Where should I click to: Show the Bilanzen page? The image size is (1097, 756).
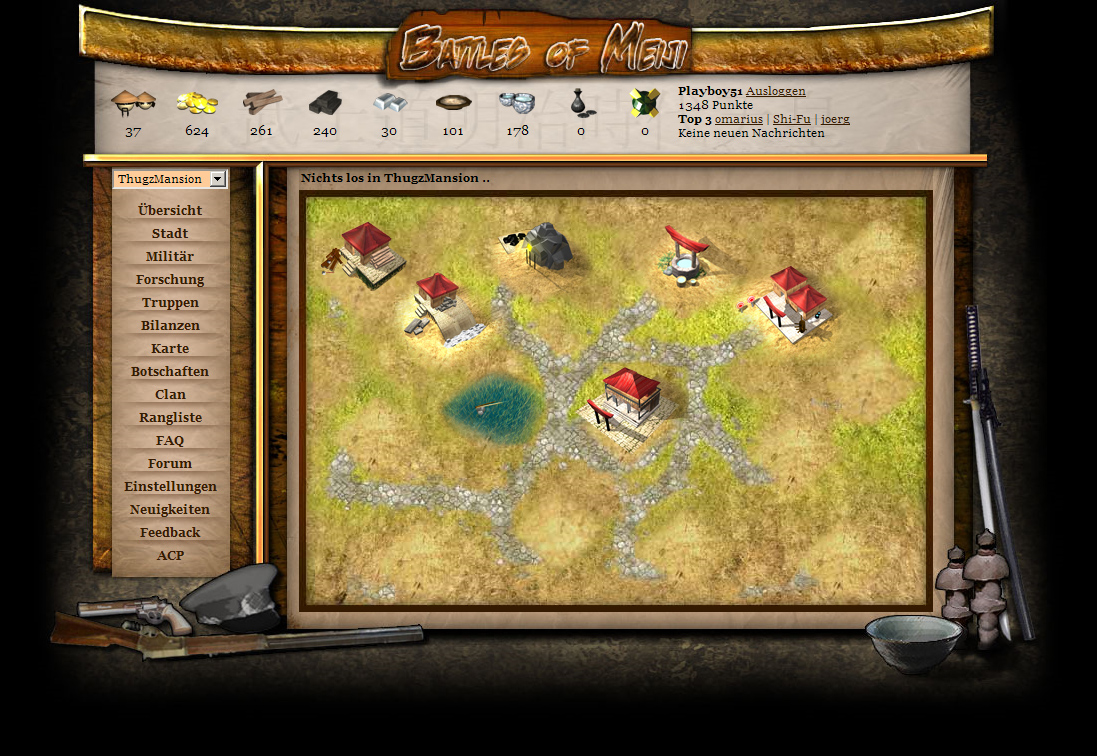click(x=170, y=326)
